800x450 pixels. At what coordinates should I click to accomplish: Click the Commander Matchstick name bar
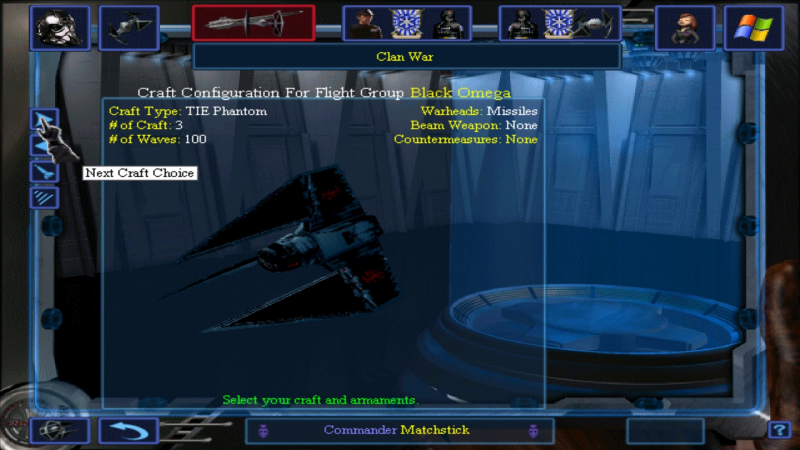pos(396,431)
